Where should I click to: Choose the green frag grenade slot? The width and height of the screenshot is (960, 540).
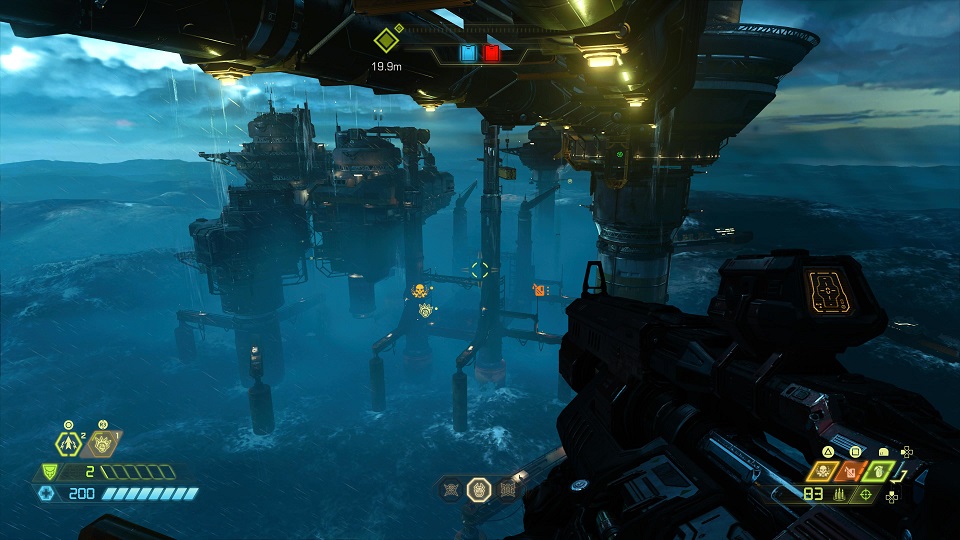[880, 470]
